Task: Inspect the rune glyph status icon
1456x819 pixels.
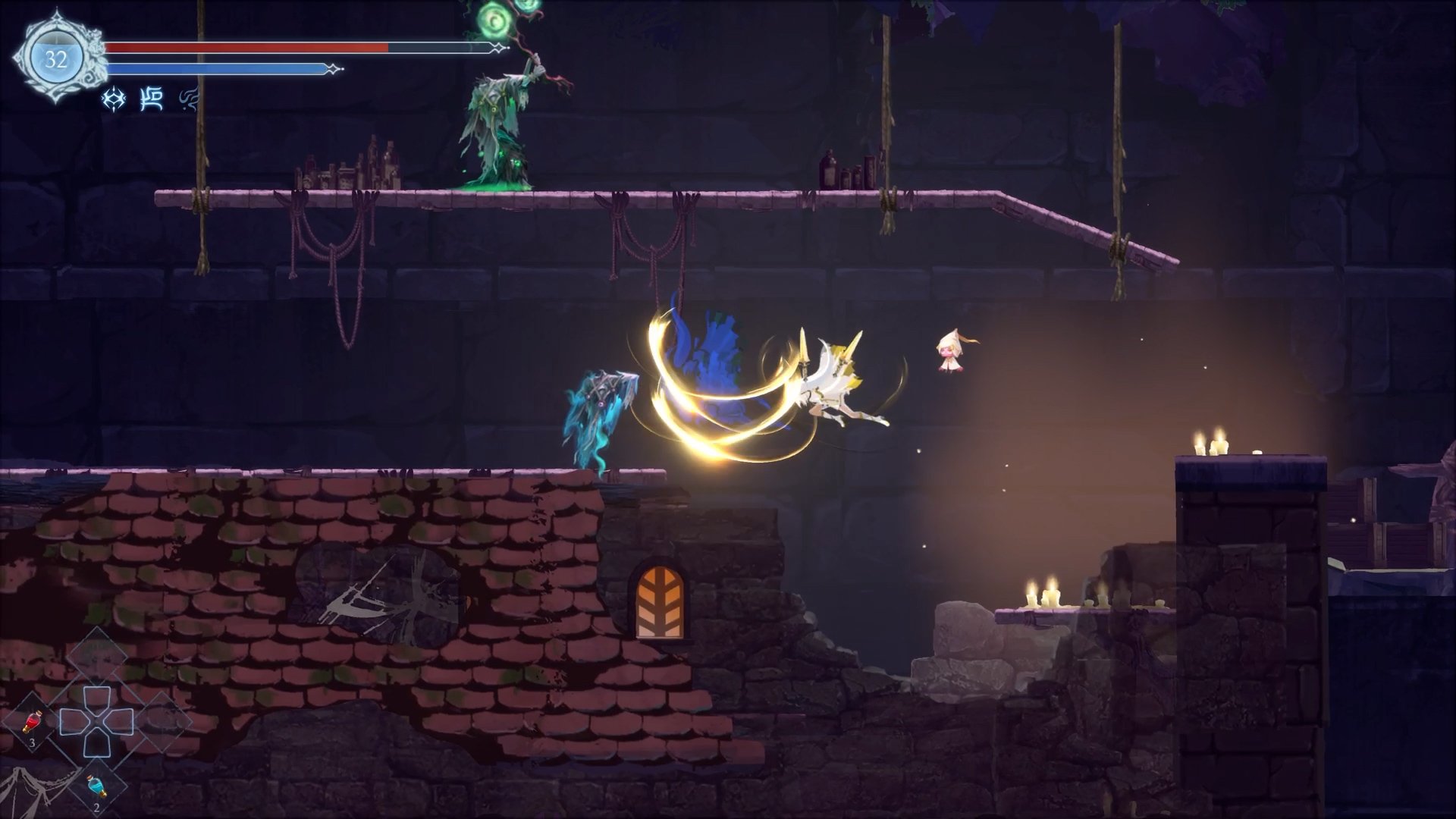Action: [x=152, y=99]
